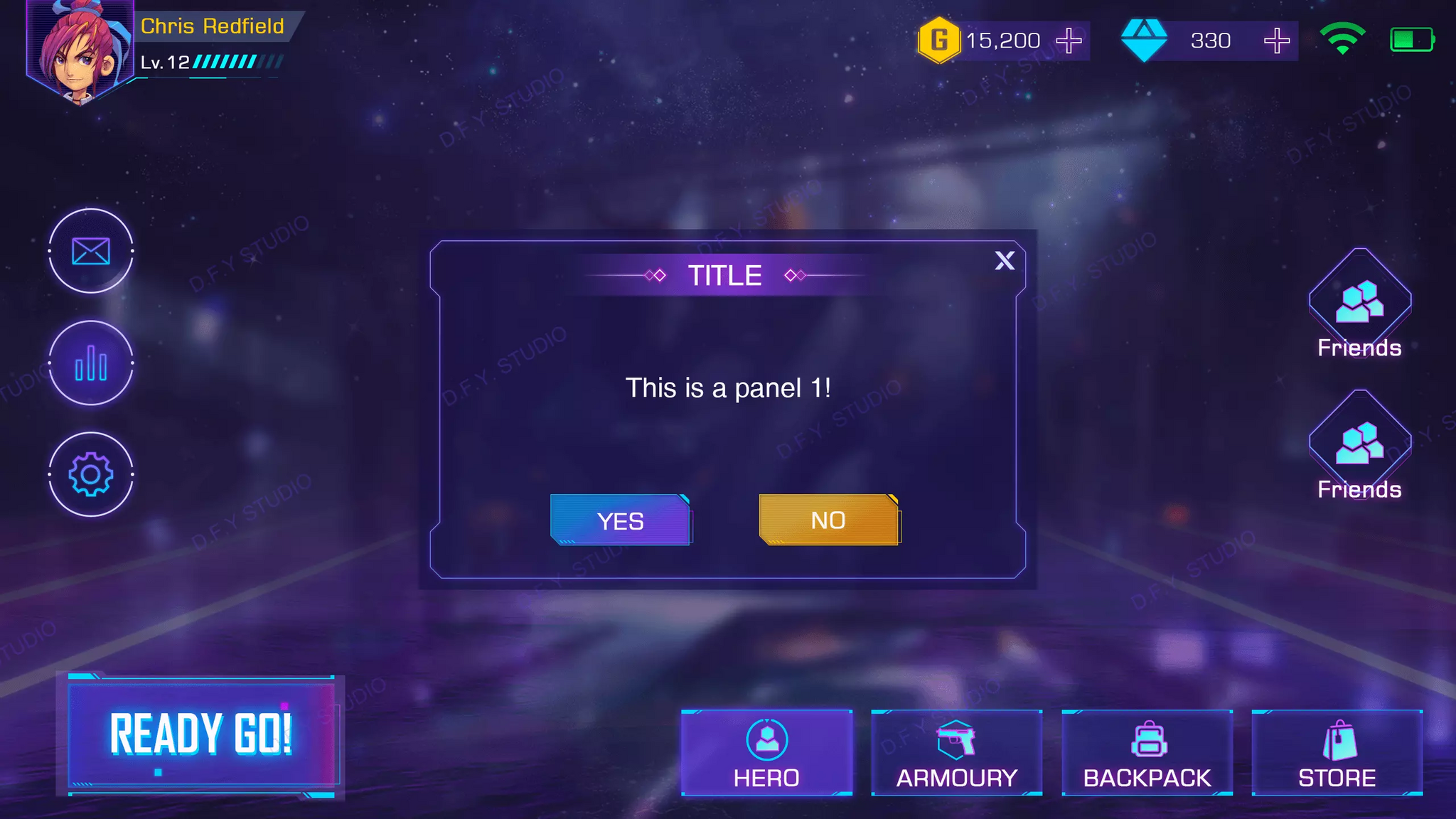Add diamonds with the plus beside 330
The image size is (1456, 819).
1277,41
